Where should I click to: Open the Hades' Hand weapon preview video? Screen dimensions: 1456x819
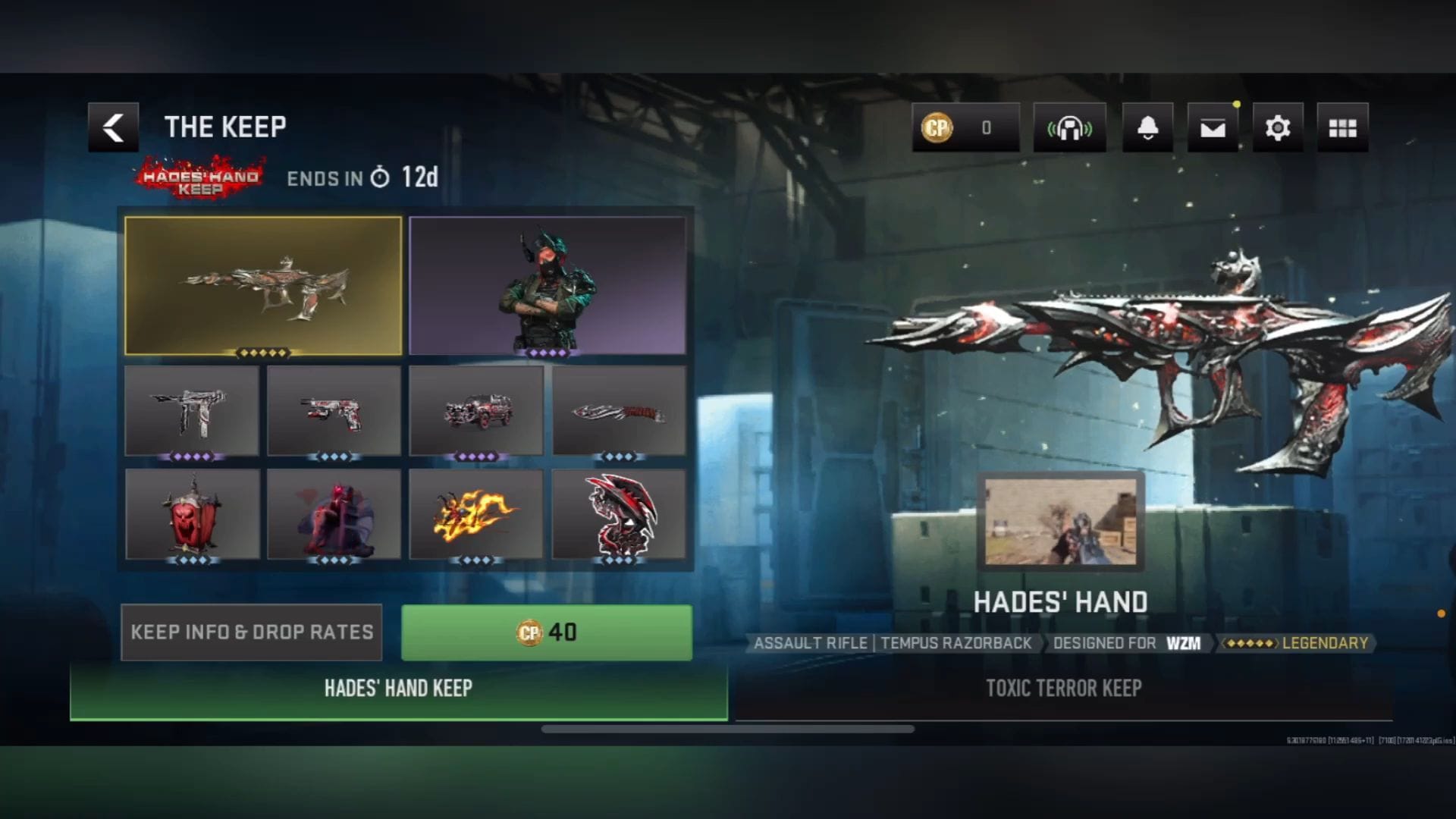pos(1062,522)
